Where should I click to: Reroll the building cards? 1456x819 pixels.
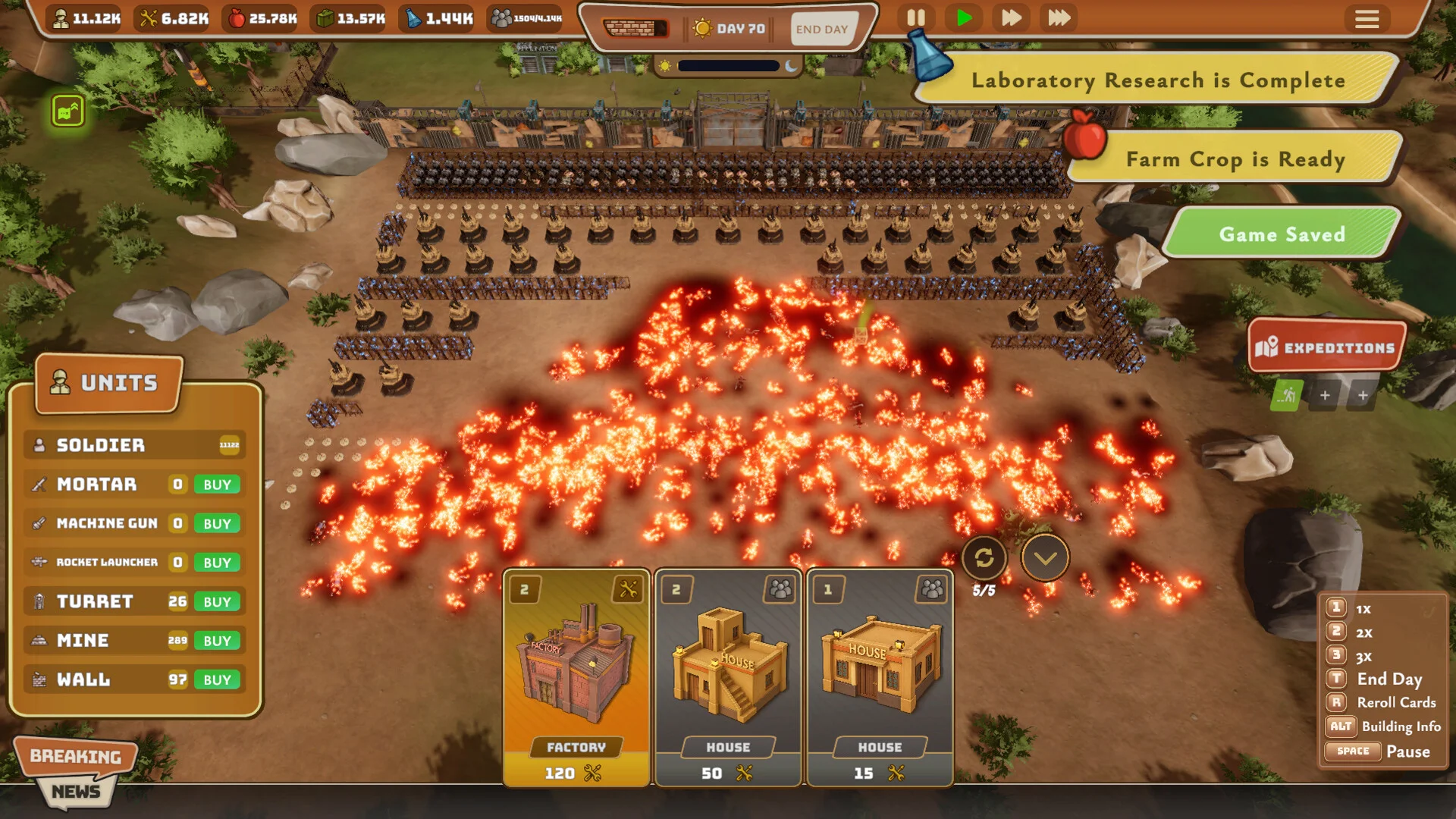pos(984,558)
